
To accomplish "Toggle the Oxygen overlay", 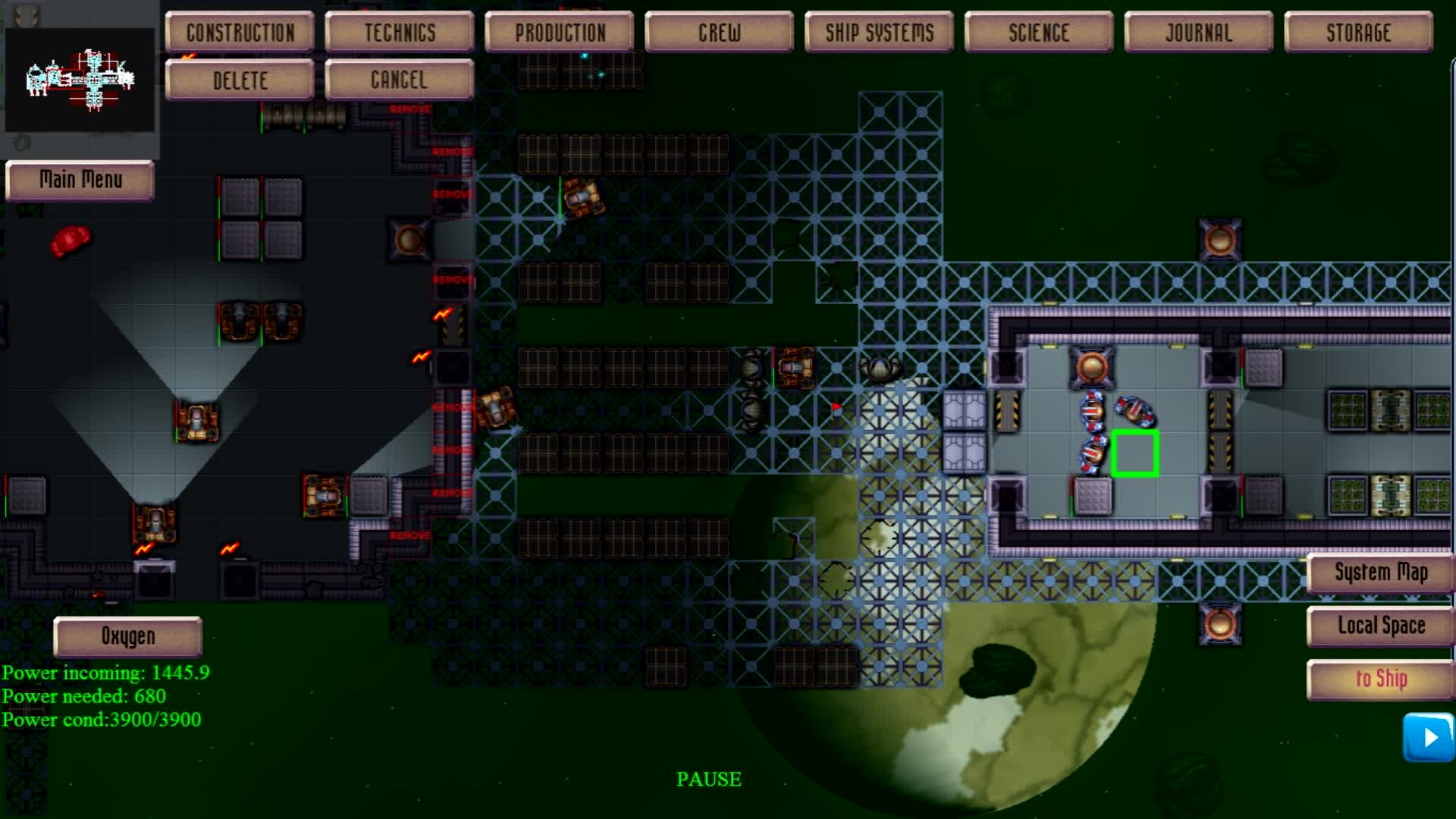I will (127, 636).
